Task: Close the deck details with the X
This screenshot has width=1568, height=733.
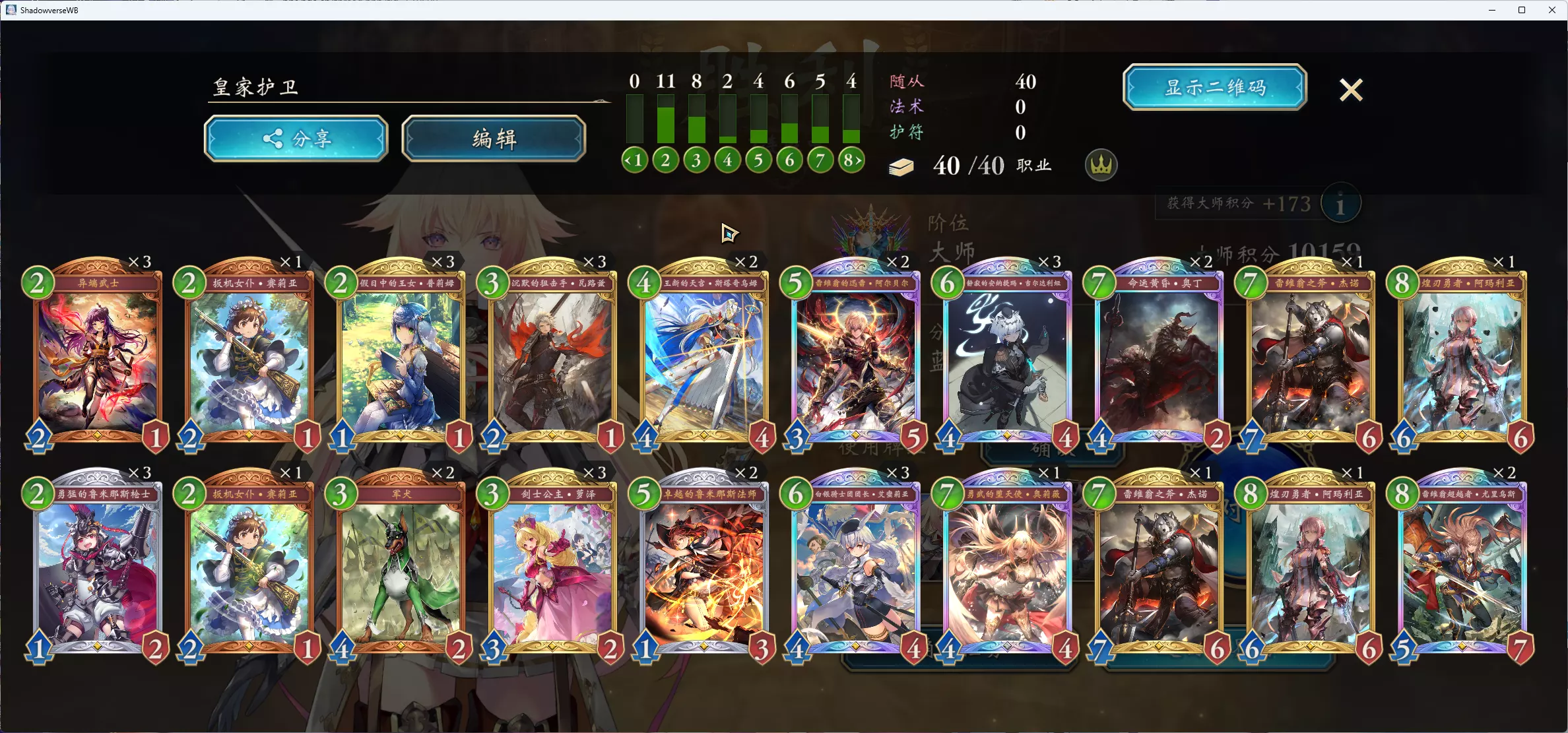Action: pos(1350,90)
